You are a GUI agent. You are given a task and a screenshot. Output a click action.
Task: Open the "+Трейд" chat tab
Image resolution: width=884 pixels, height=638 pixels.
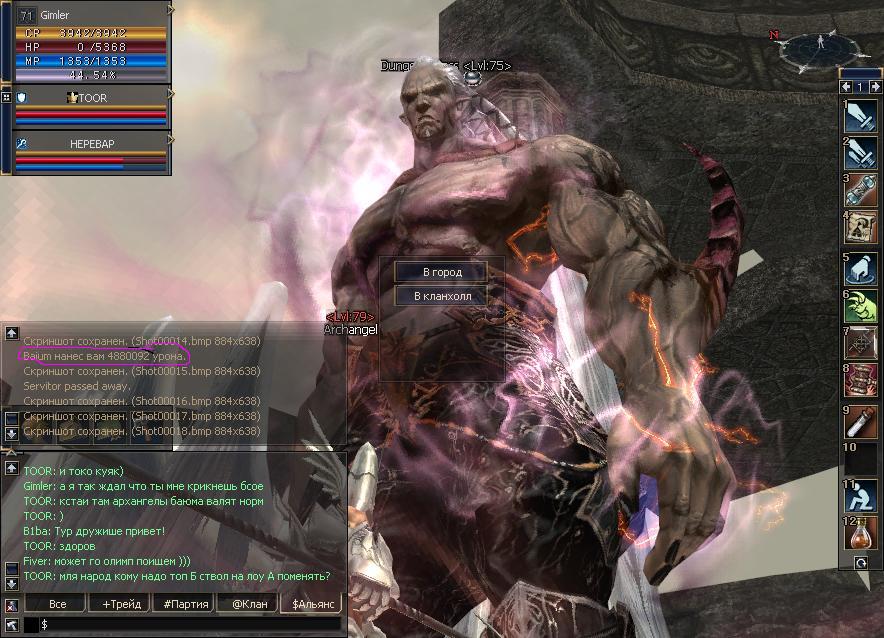[120, 604]
